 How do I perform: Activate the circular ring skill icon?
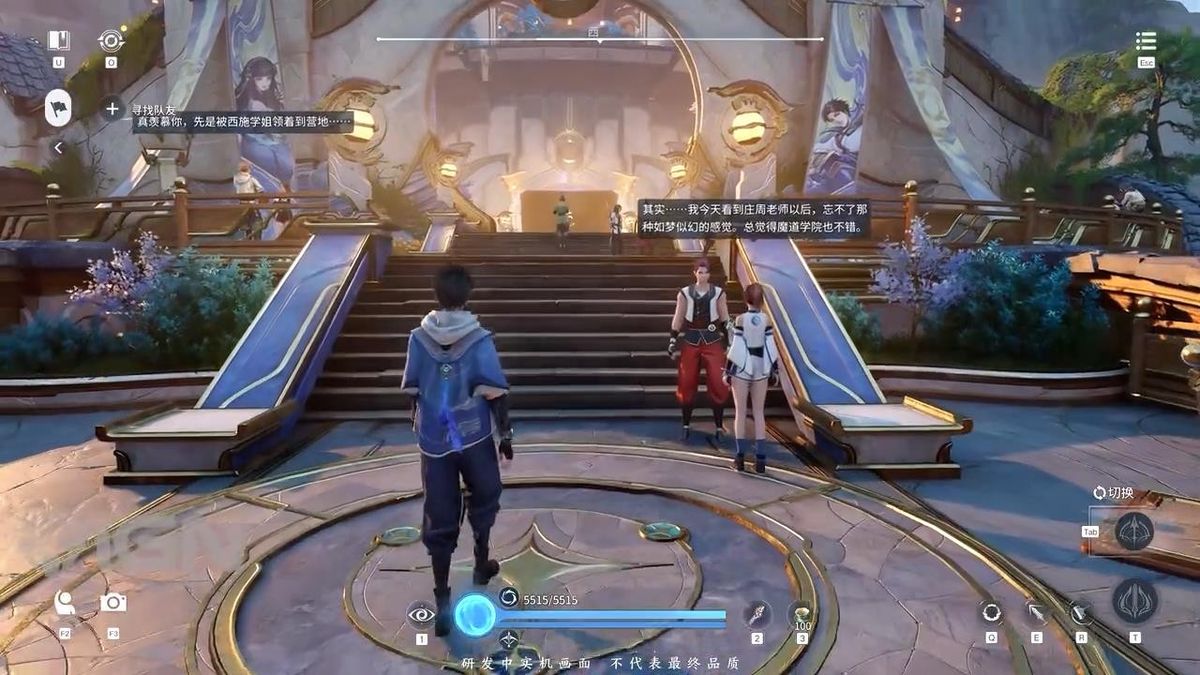[991, 612]
